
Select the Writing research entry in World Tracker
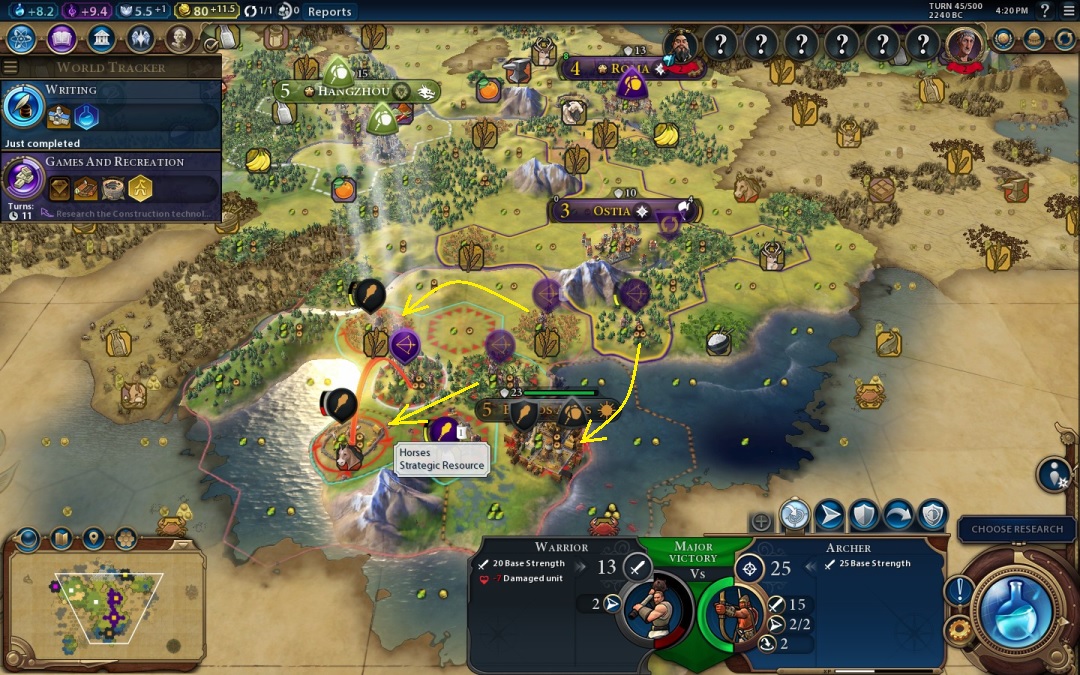point(110,107)
